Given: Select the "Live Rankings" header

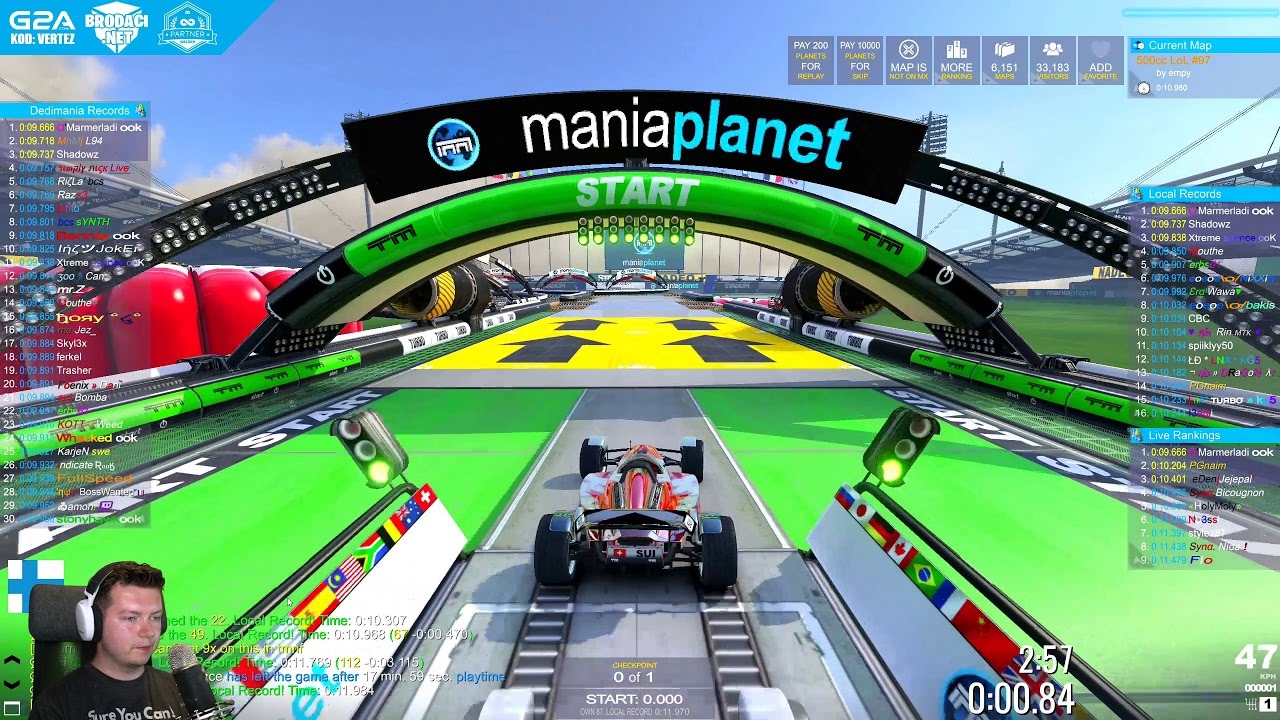Looking at the screenshot, I should (x=1190, y=435).
